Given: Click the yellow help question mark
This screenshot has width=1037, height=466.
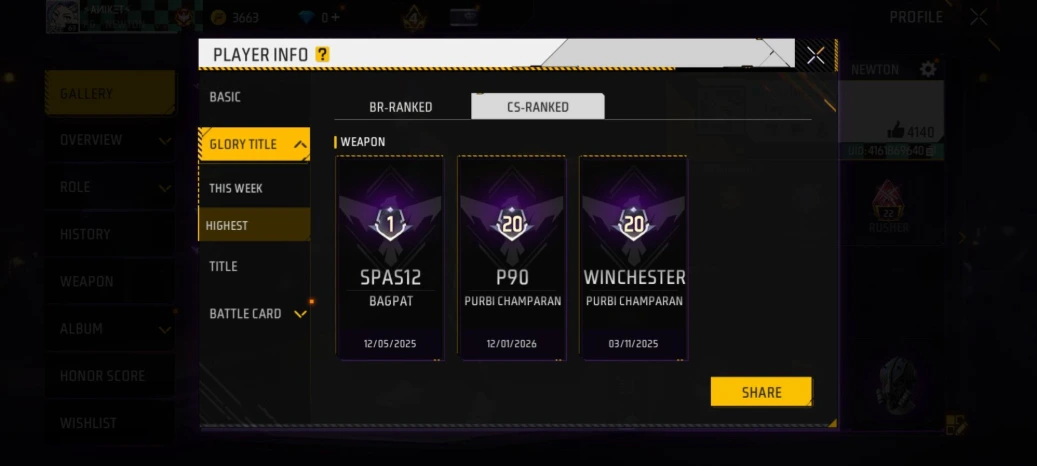Looking at the screenshot, I should coord(322,55).
